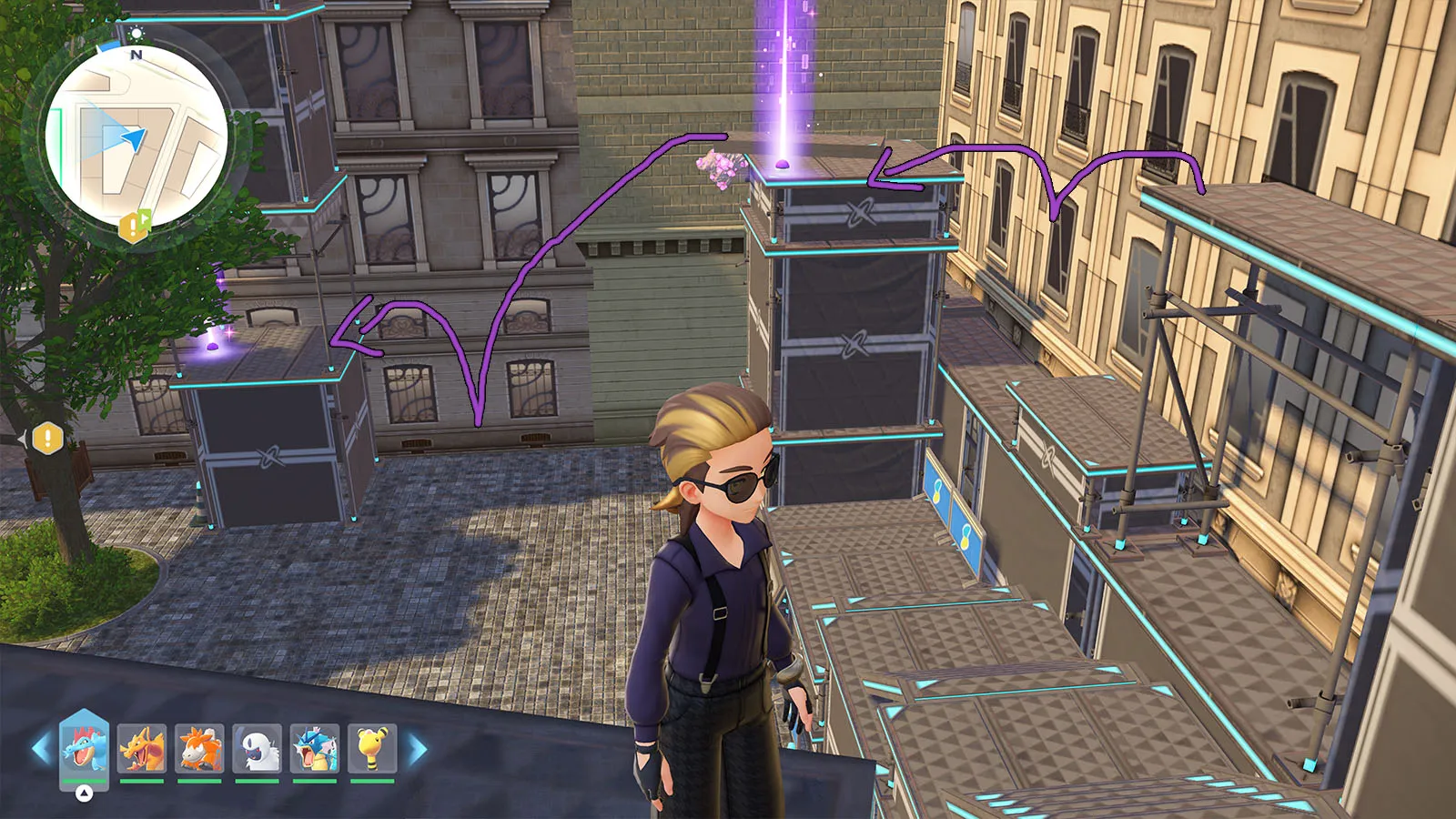The height and width of the screenshot is (819, 1456).
Task: Click the yellow exclamation hexagon at screen edge
Action: click(x=47, y=439)
